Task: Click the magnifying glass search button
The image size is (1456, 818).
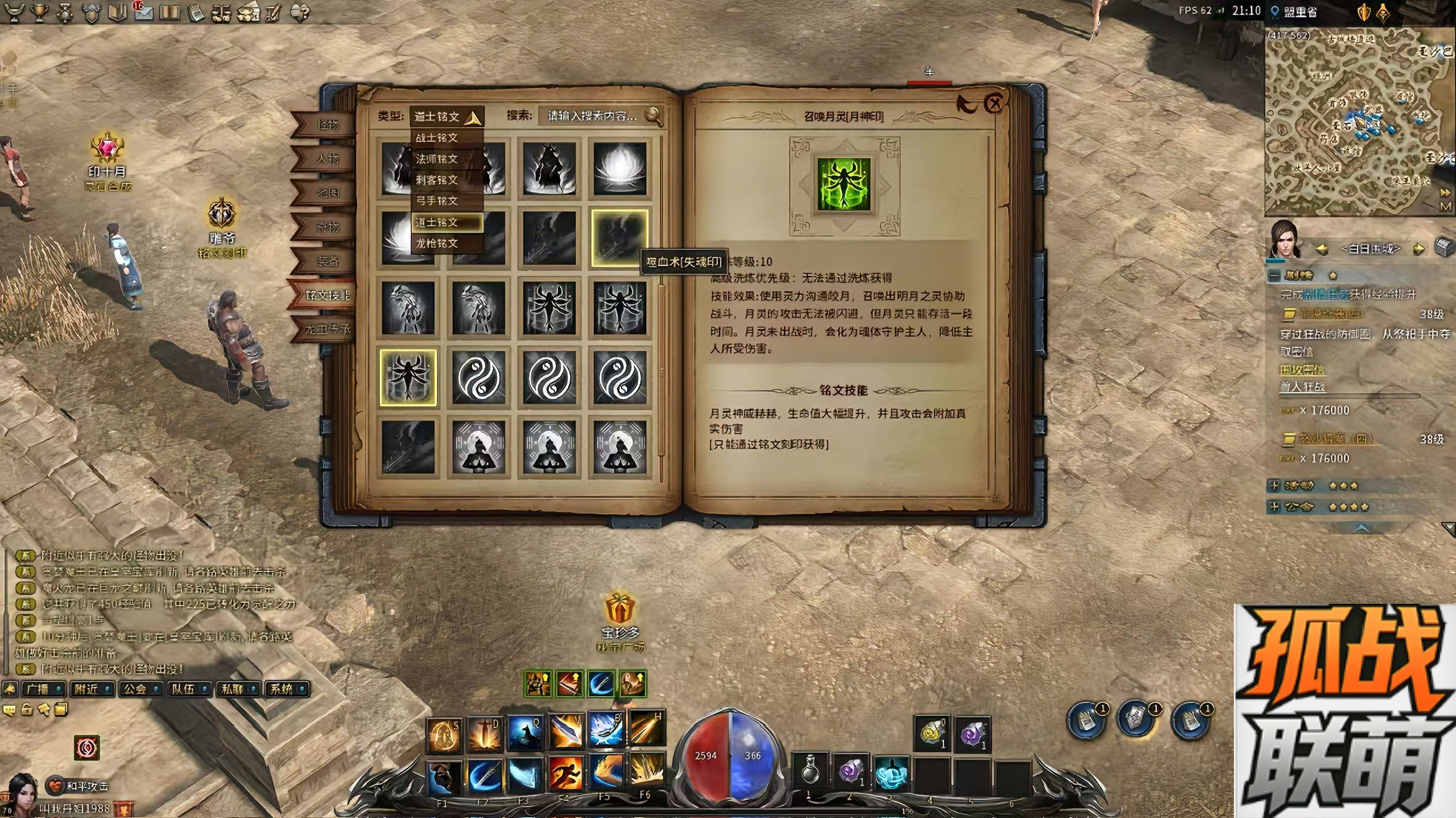Action: coord(654,116)
